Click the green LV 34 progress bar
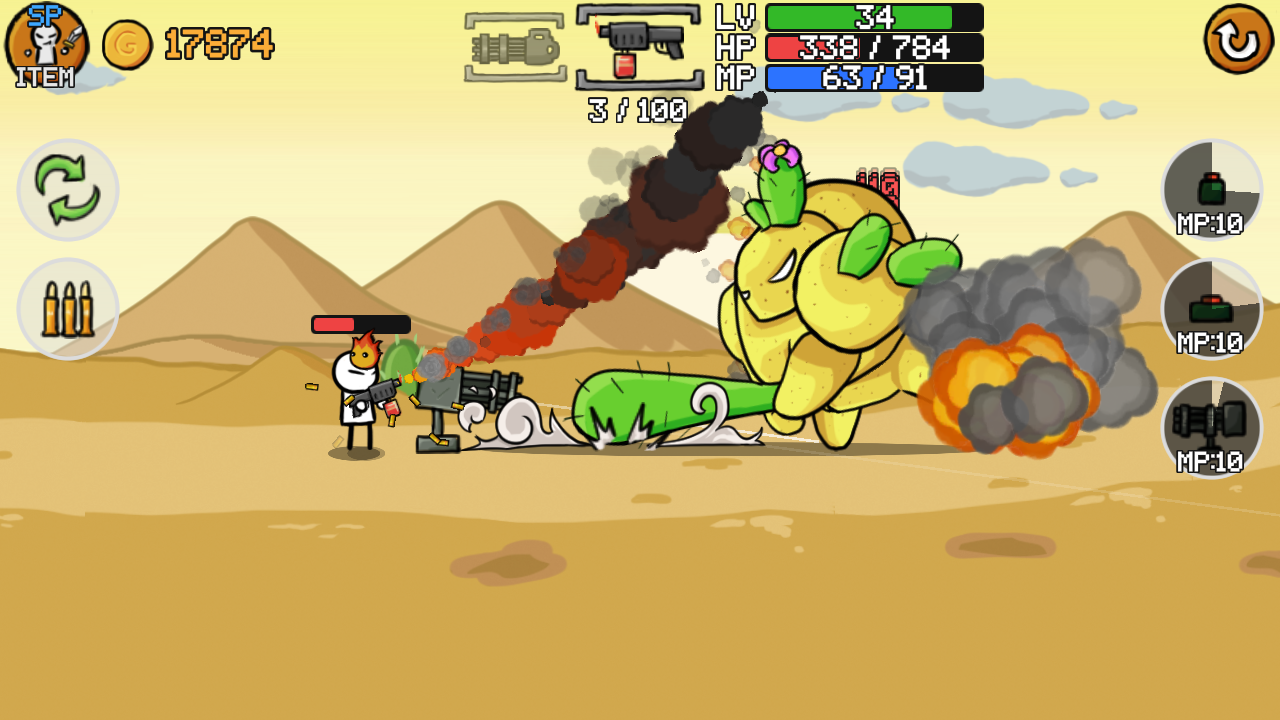Image resolution: width=1280 pixels, height=720 pixels. (870, 17)
